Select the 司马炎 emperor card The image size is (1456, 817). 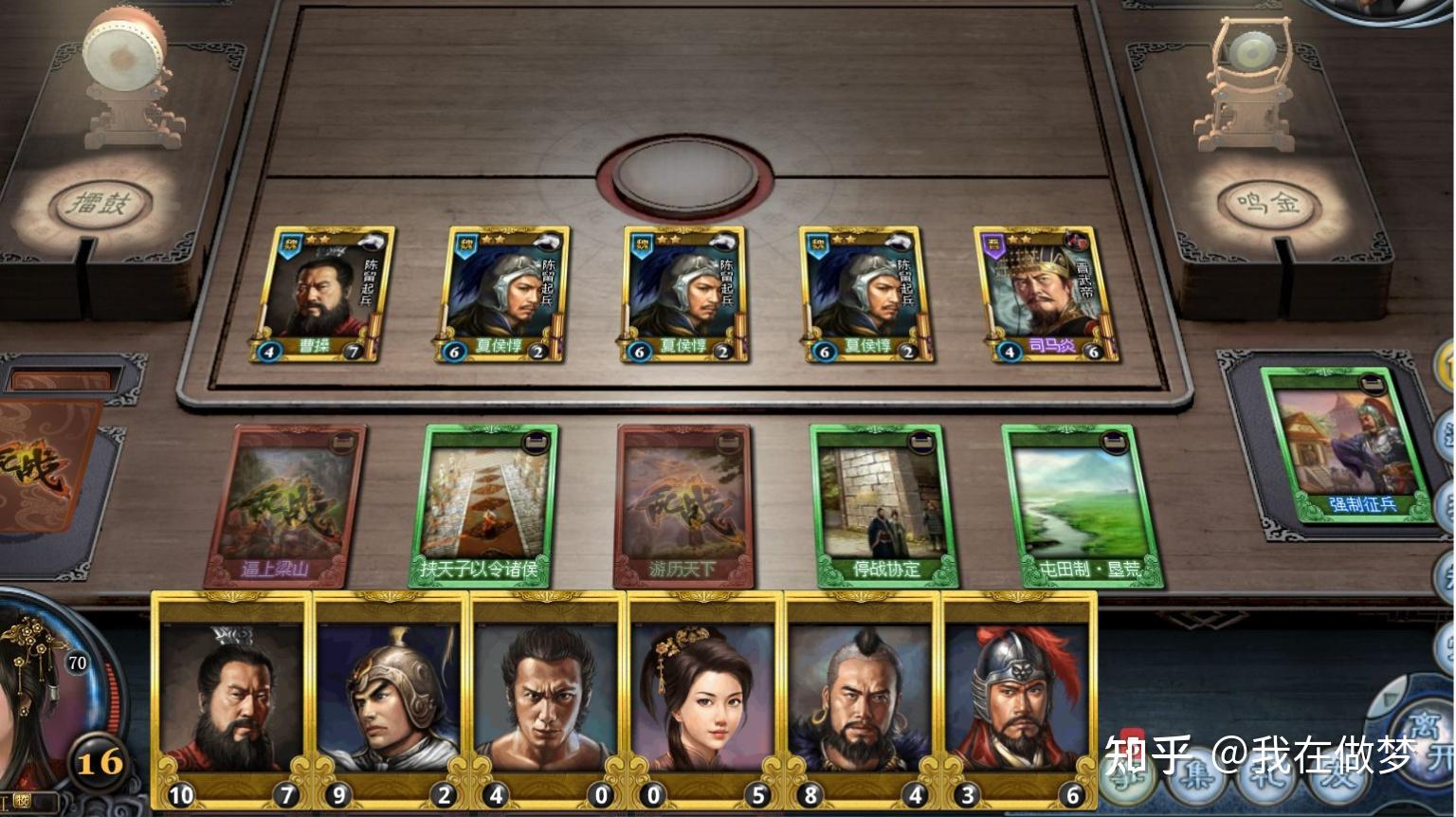1046,294
